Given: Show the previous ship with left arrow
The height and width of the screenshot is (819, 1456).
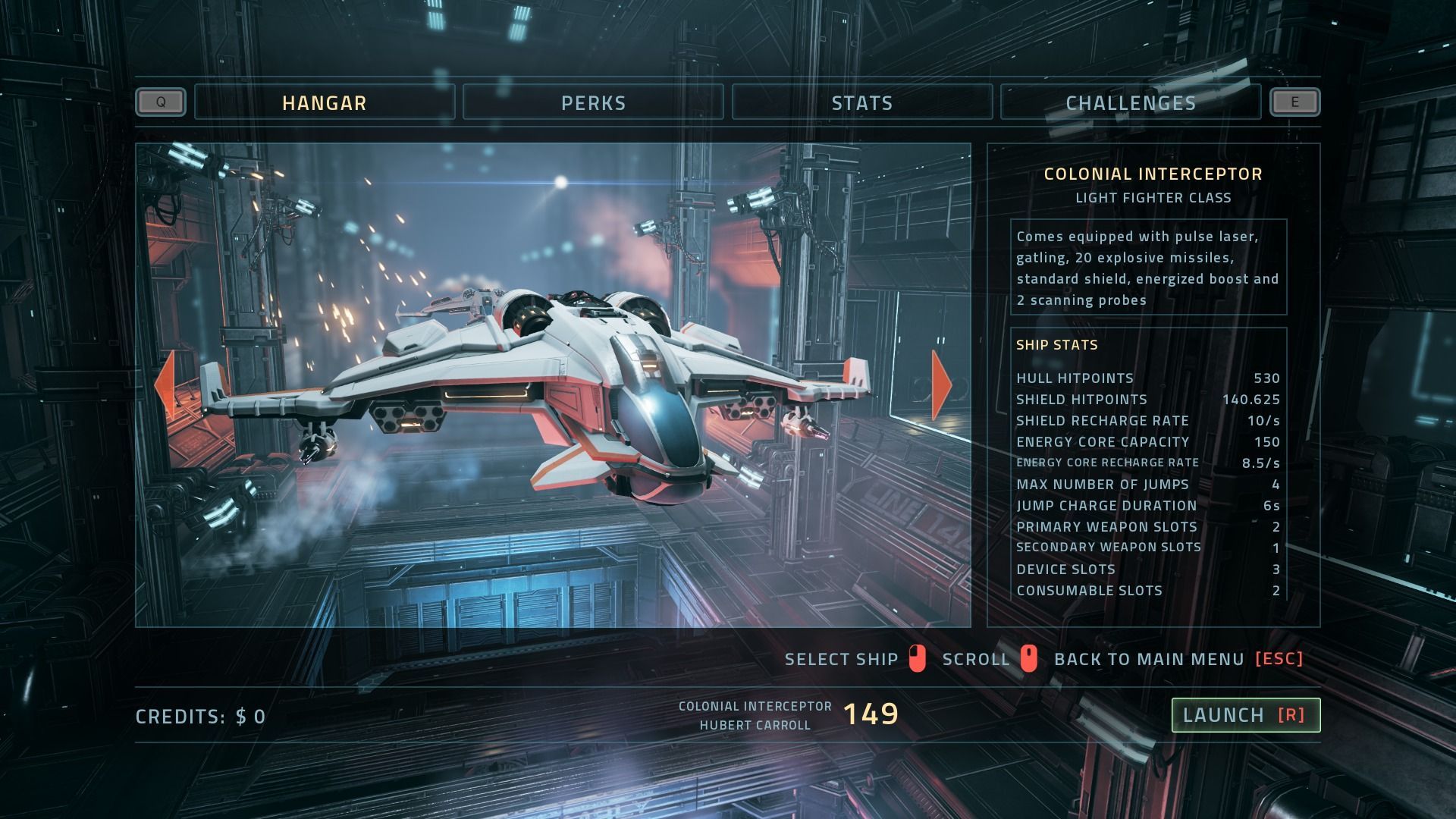Looking at the screenshot, I should click(165, 384).
